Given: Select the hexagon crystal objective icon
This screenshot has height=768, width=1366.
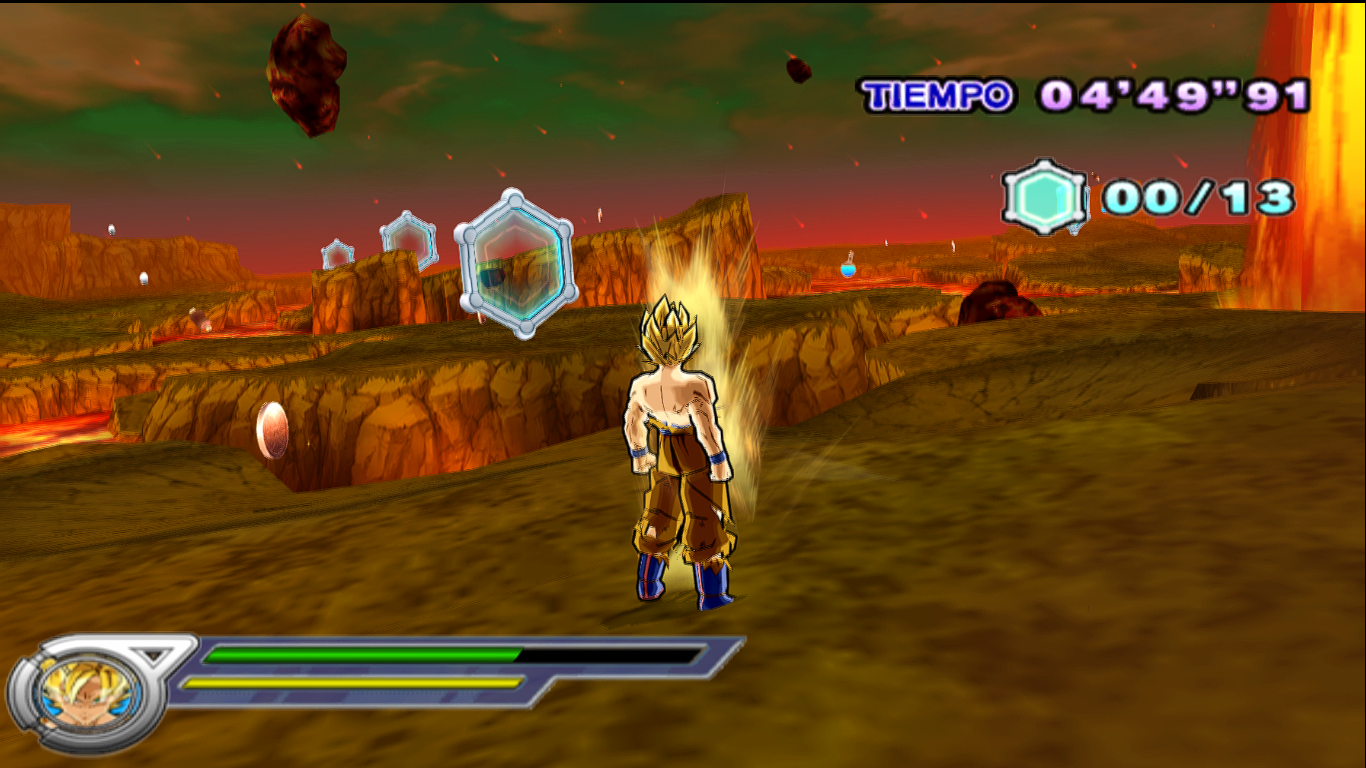Looking at the screenshot, I should click(1045, 197).
